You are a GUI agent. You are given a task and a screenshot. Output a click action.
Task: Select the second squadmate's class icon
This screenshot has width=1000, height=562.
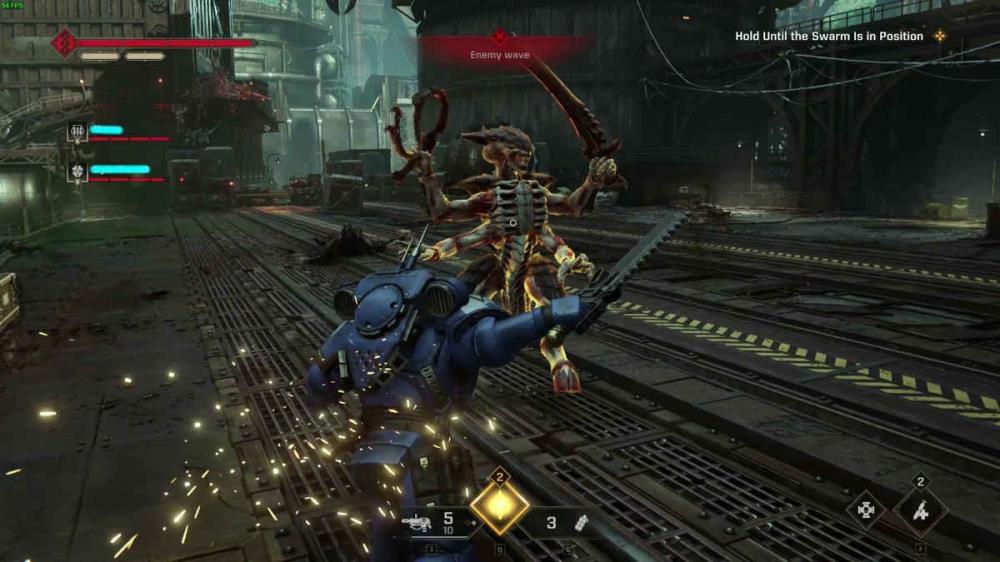(78, 172)
